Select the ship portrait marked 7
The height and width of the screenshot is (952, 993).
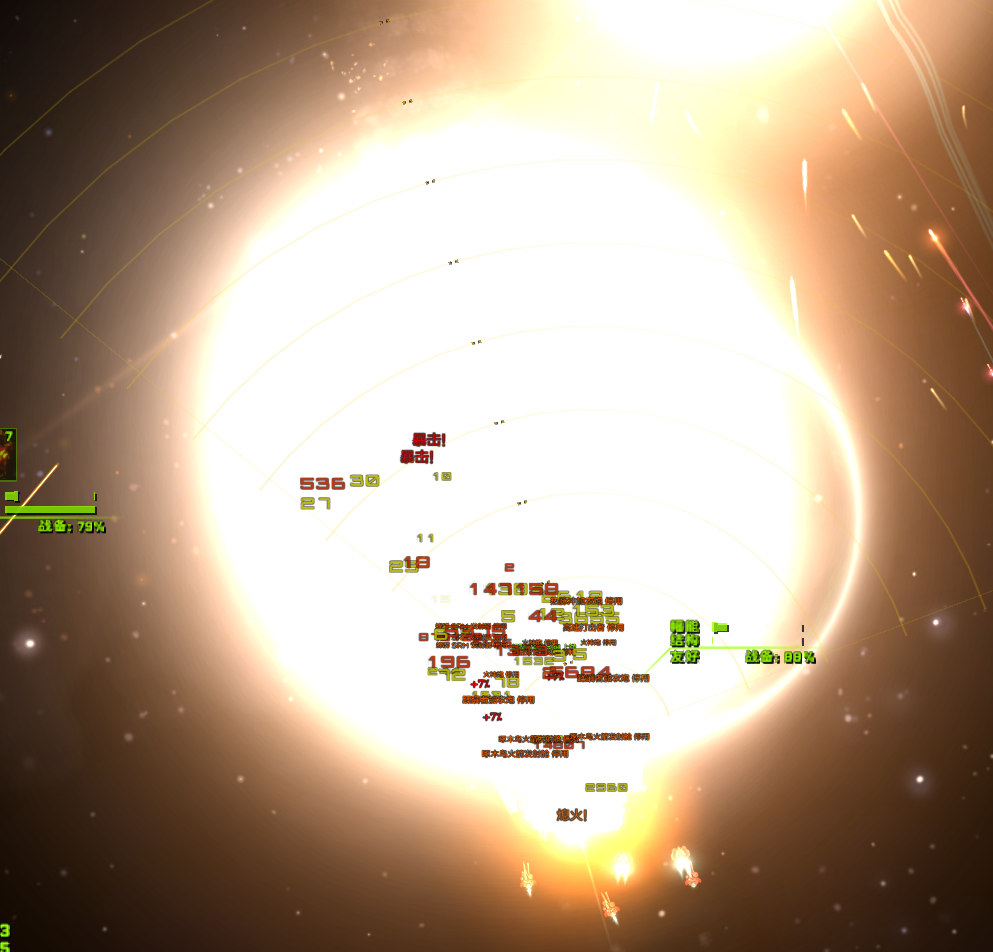click(x=7, y=456)
